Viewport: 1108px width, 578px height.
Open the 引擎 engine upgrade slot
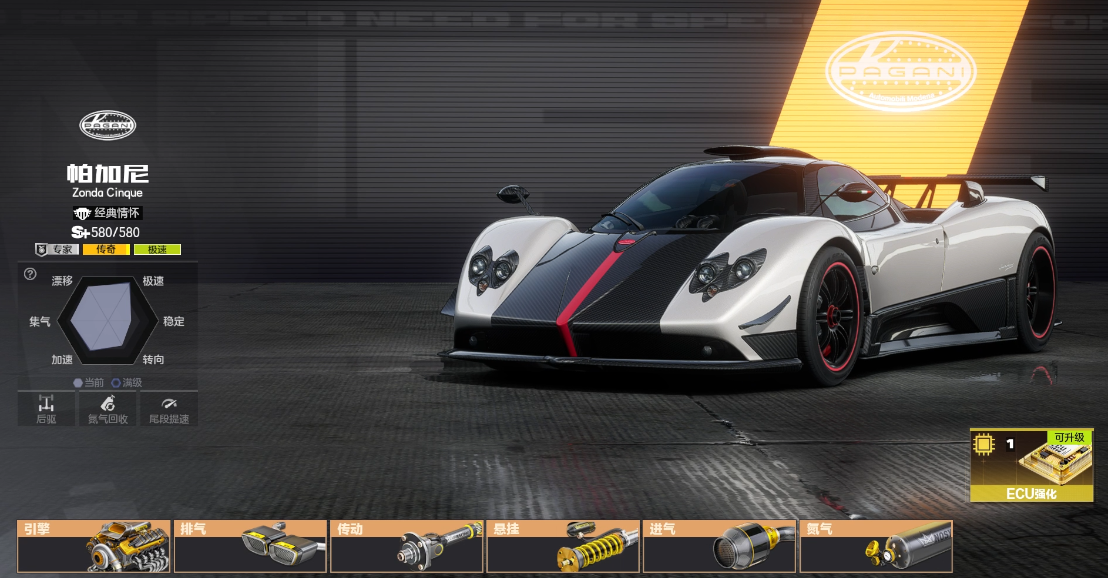click(94, 546)
